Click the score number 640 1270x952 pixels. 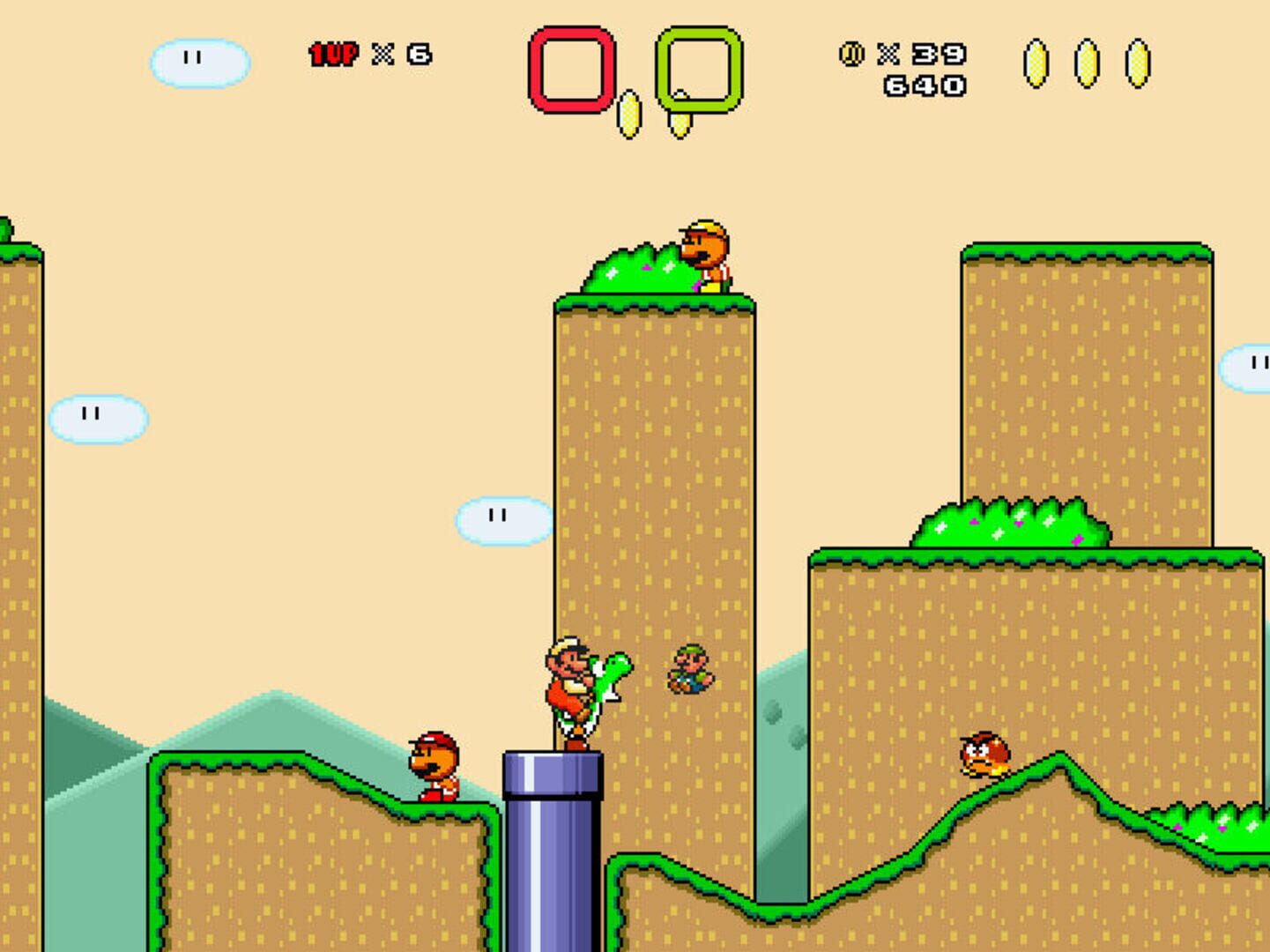click(x=925, y=86)
